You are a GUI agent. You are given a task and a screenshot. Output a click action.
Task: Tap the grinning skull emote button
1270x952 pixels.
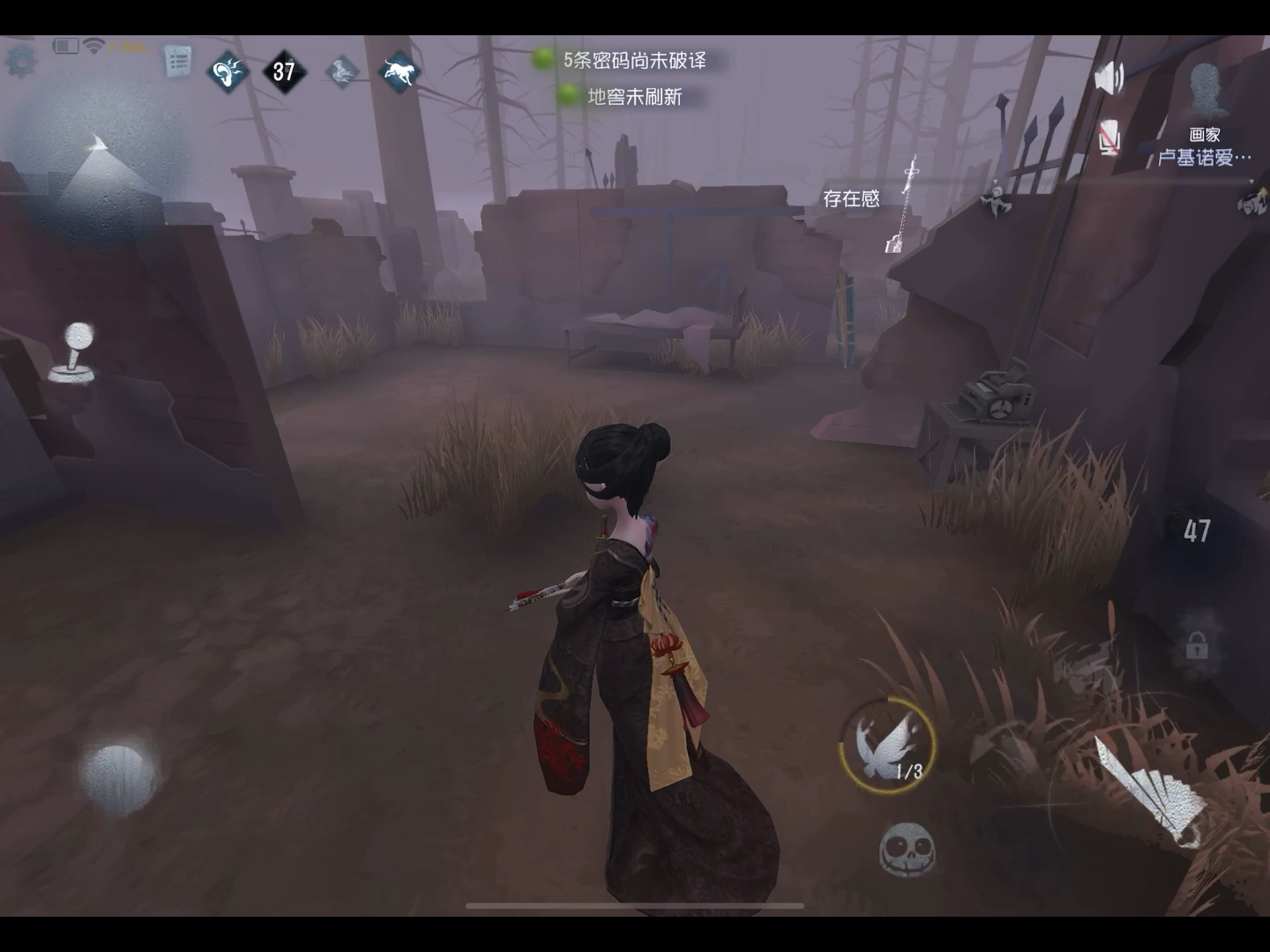tap(907, 850)
